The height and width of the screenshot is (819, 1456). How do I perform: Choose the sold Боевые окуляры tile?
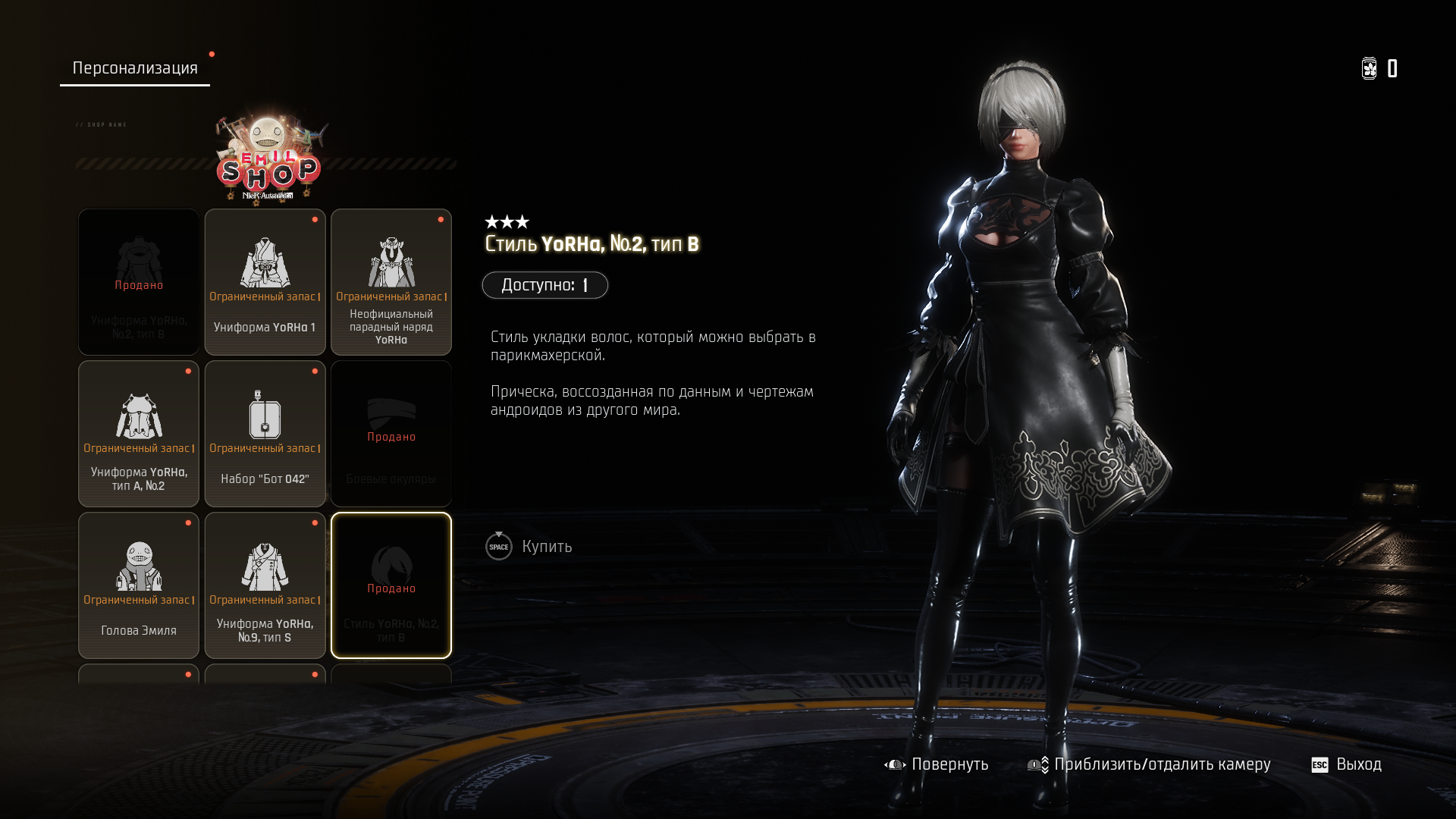click(391, 434)
